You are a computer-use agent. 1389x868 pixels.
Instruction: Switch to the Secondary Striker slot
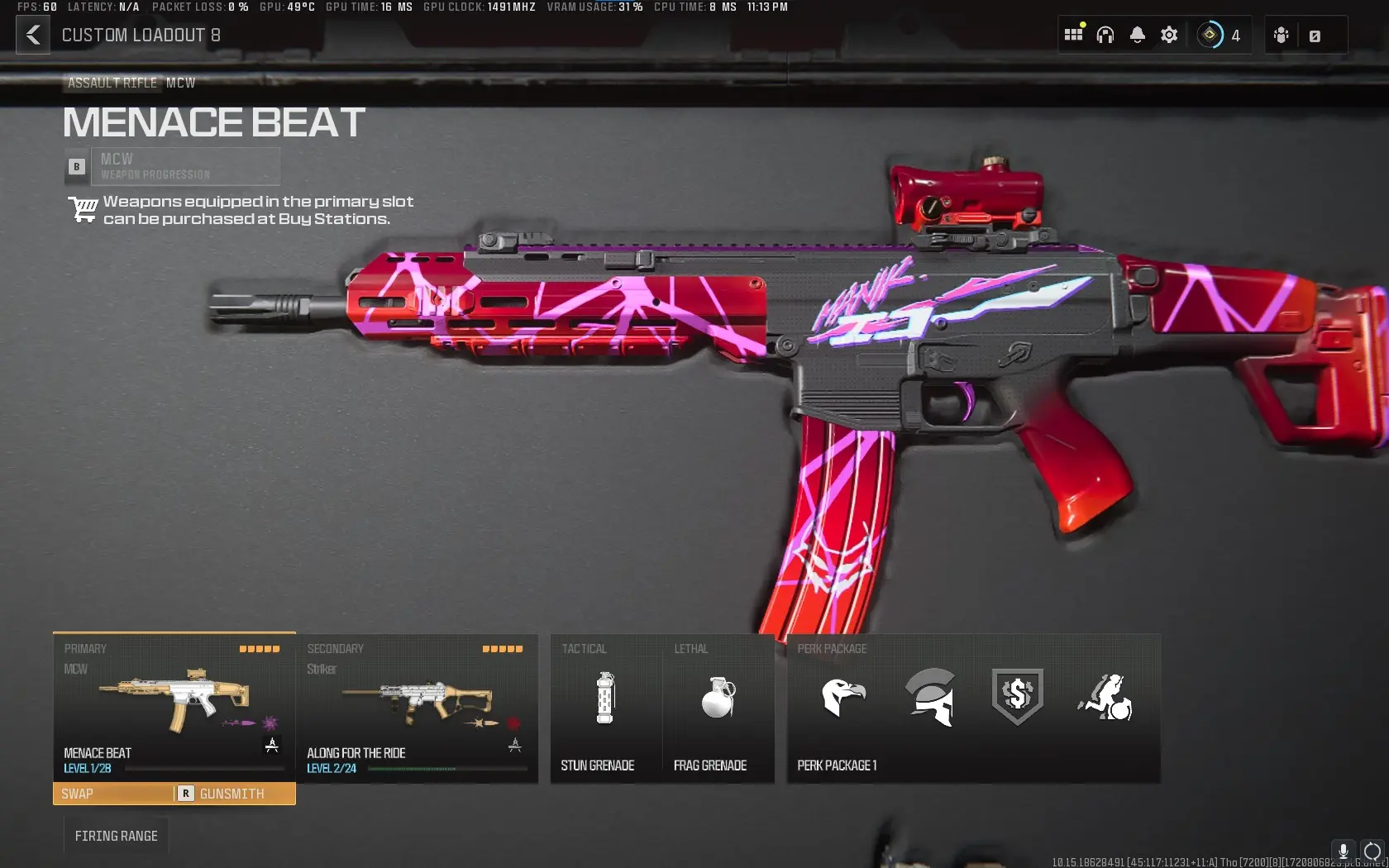click(x=417, y=708)
